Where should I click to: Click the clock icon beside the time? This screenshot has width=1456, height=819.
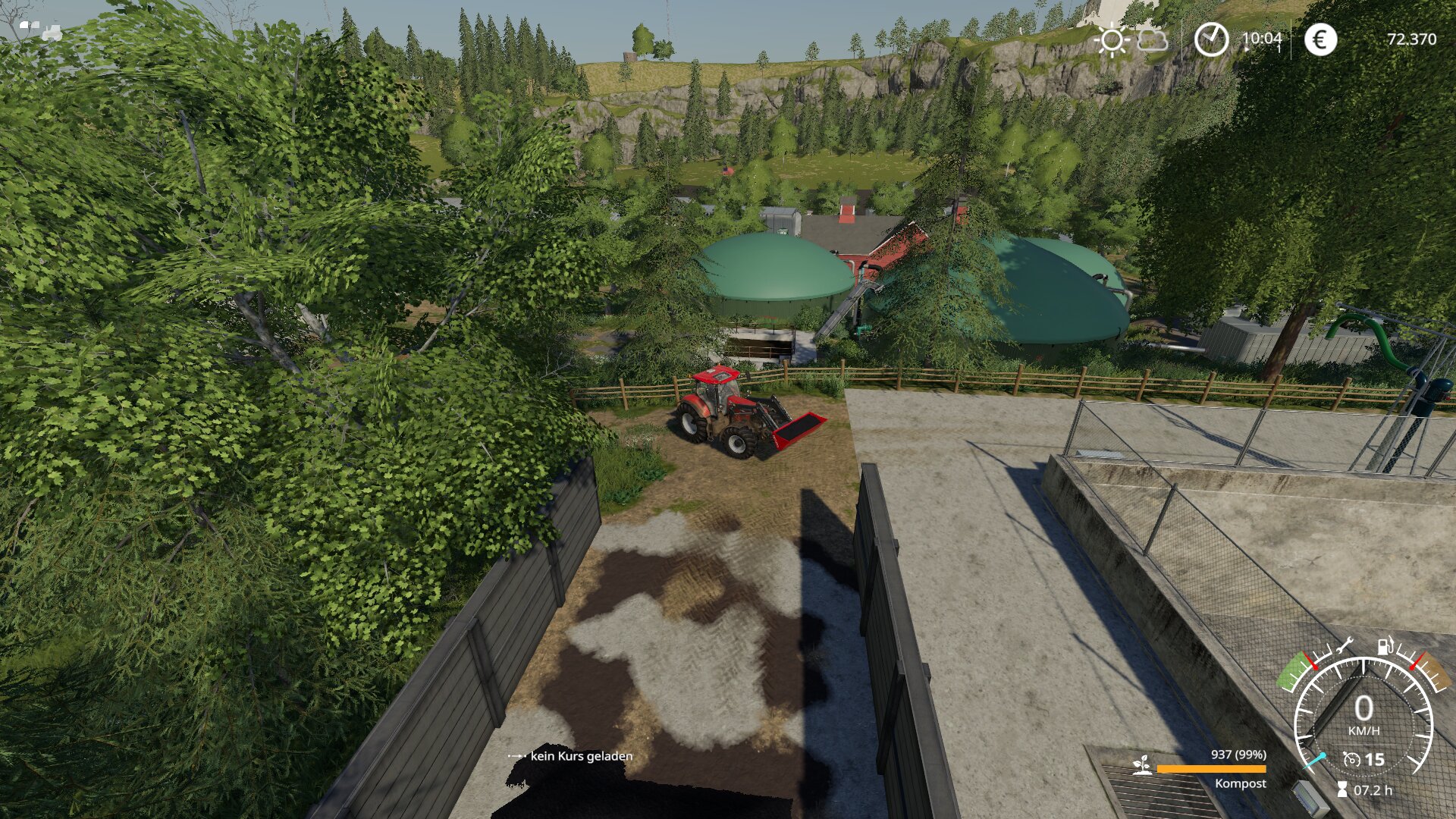point(1211,39)
